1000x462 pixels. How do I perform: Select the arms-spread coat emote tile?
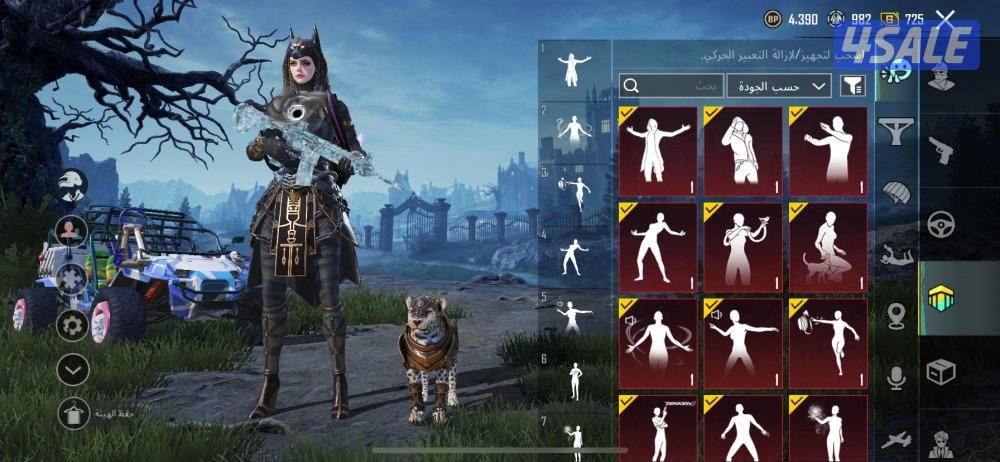[658, 152]
